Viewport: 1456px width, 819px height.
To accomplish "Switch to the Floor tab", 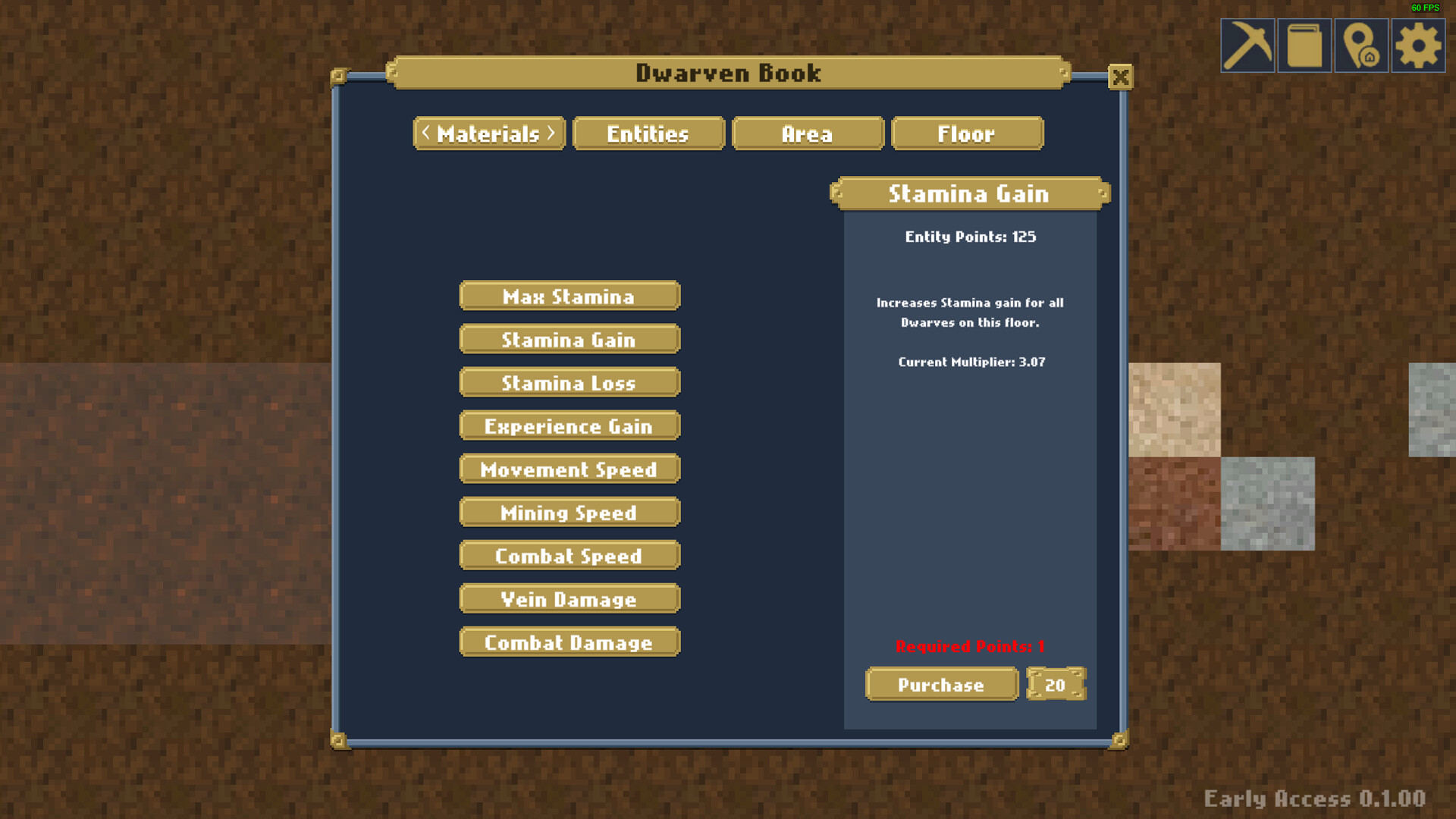I will [x=967, y=133].
